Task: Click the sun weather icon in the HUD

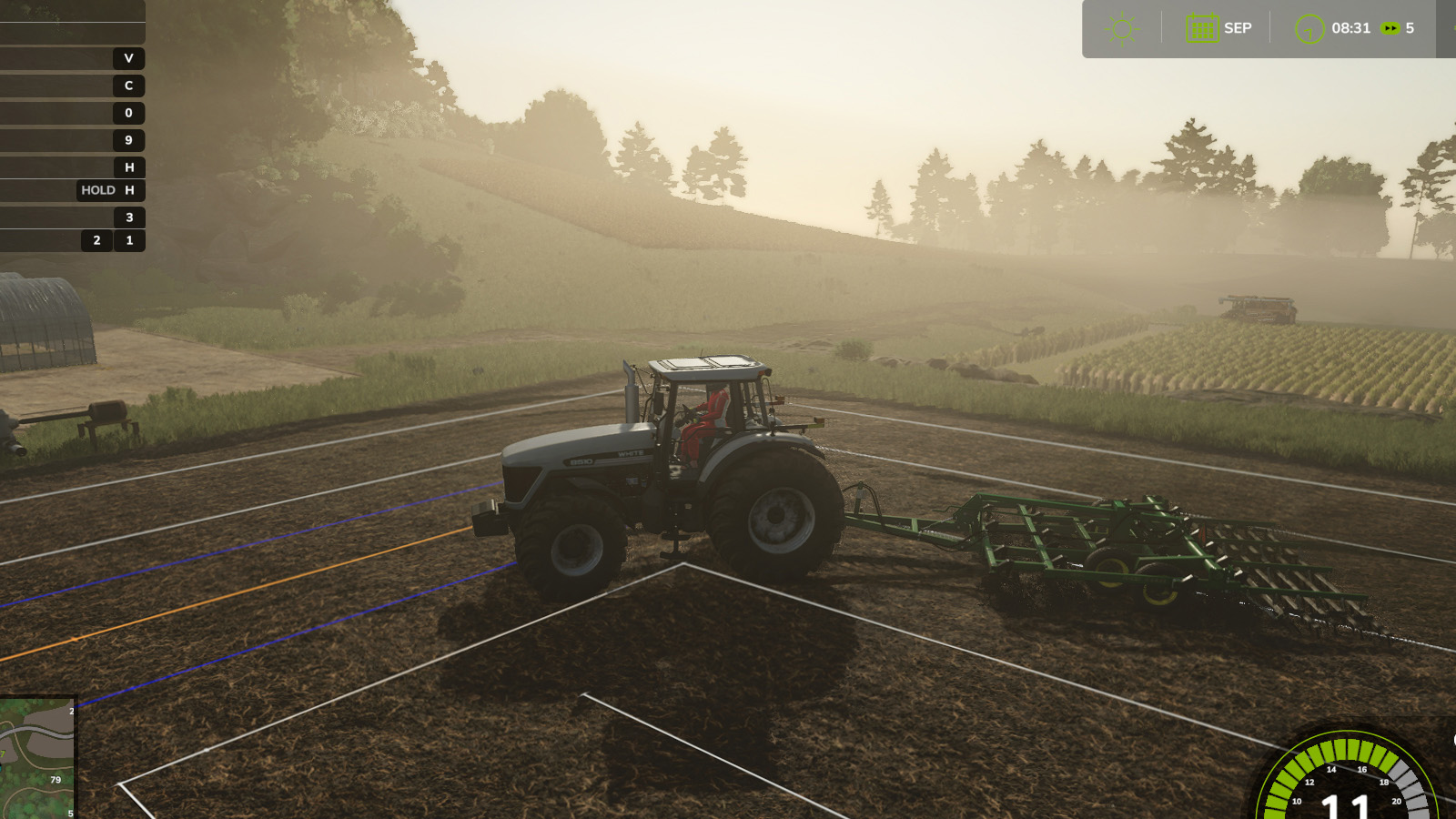Action: (1121, 27)
